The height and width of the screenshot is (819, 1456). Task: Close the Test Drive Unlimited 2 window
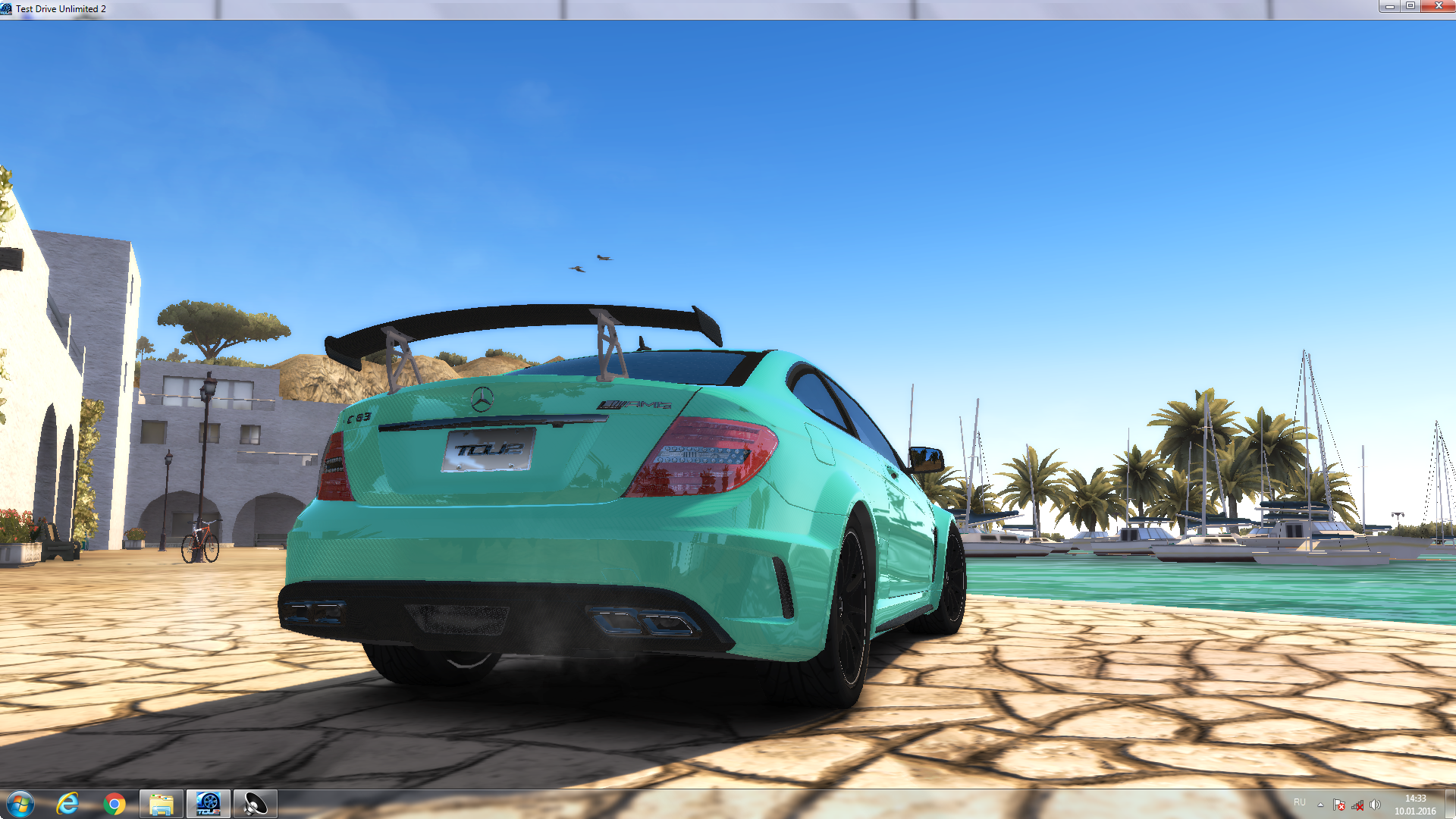(1439, 7)
